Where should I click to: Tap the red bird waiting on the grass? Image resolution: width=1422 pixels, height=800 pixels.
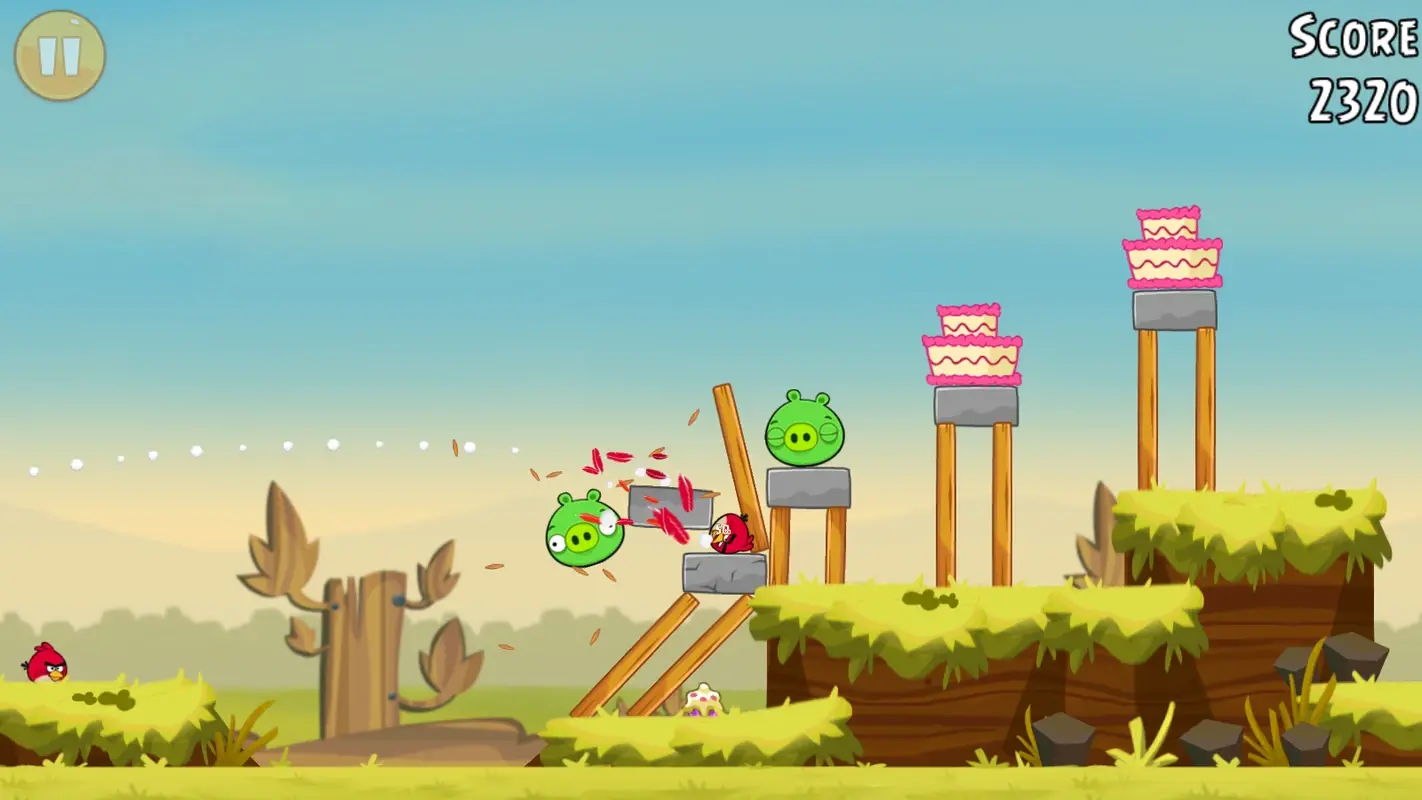click(44, 664)
